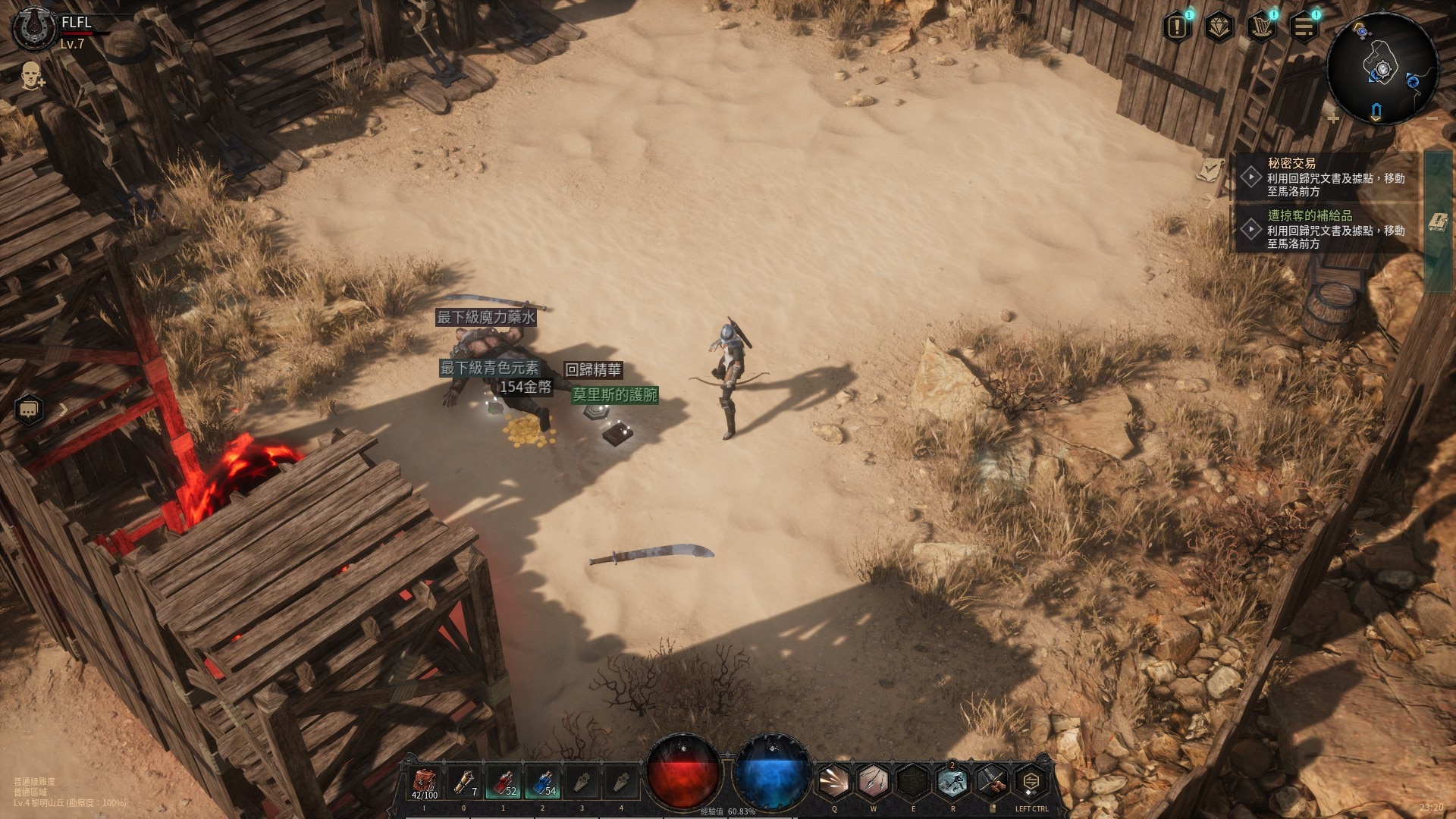This screenshot has height=819, width=1456.
Task: Open the chat bubble icon
Action: click(x=29, y=410)
